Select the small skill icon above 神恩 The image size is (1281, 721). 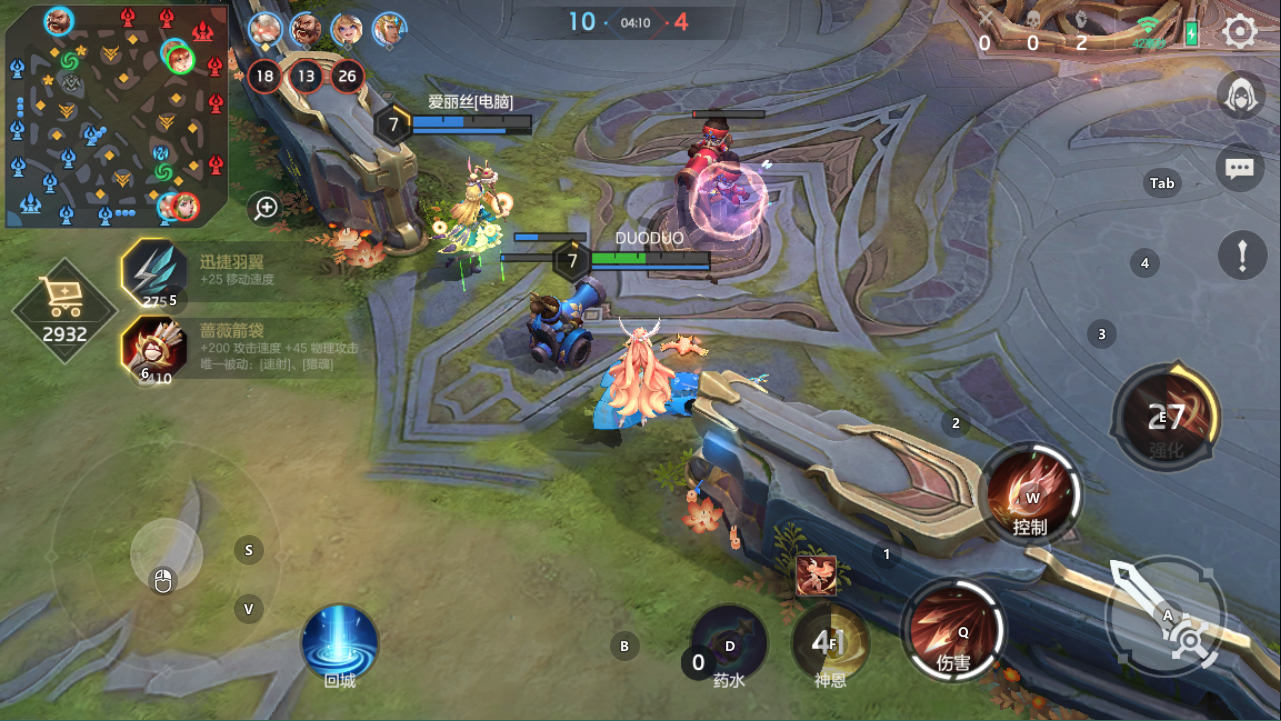816,576
